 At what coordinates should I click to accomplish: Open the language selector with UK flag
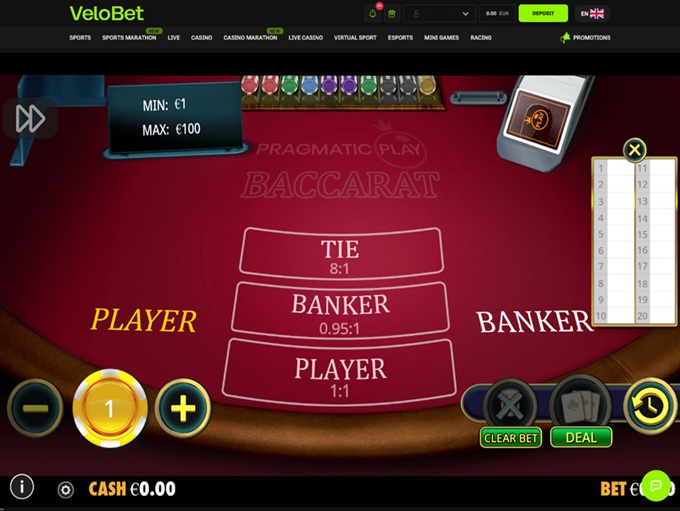point(592,14)
